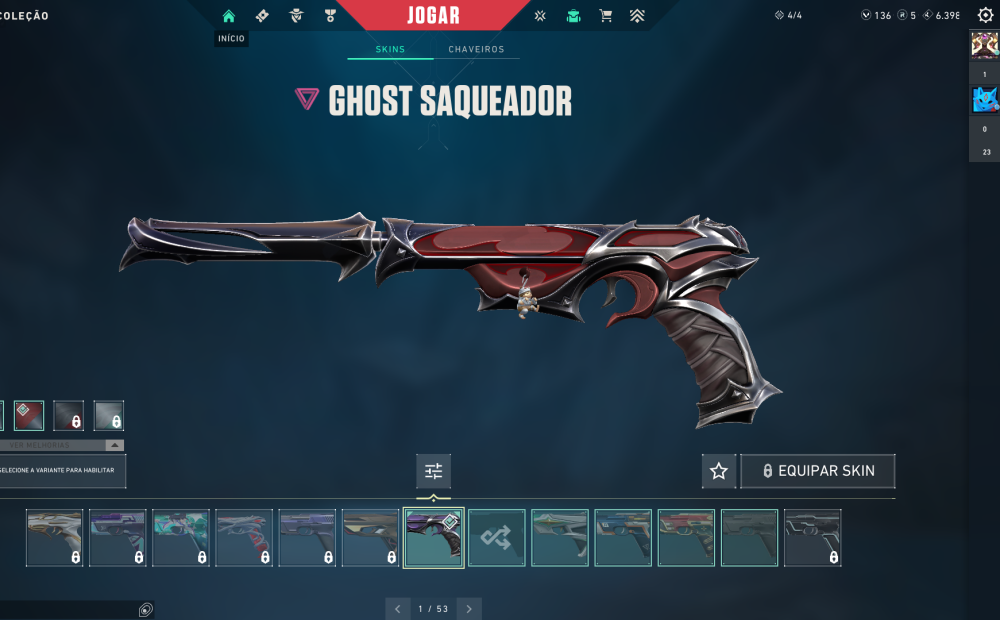Go to next skin page arrow

point(469,608)
